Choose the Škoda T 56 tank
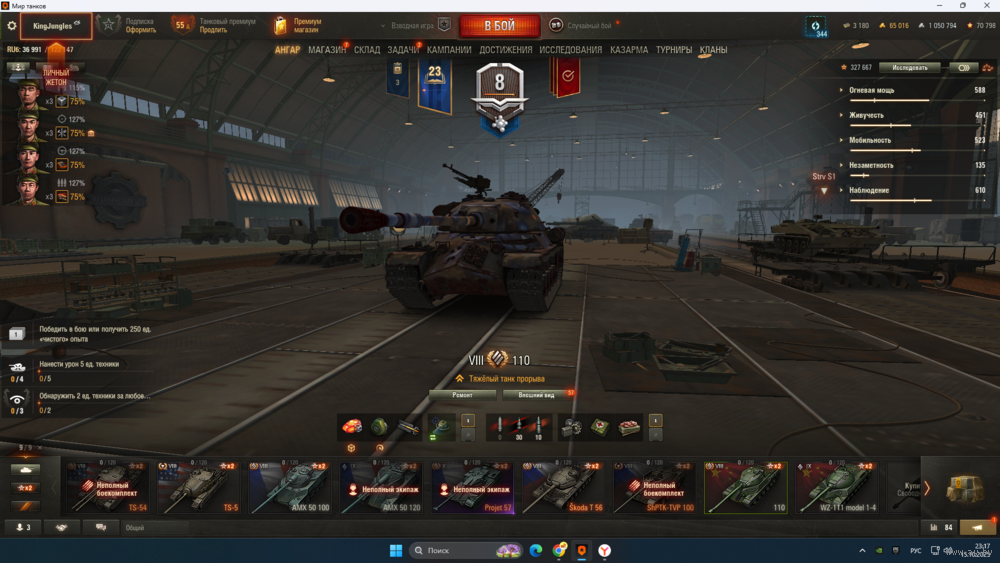This screenshot has width=1000, height=563. pyautogui.click(x=564, y=487)
